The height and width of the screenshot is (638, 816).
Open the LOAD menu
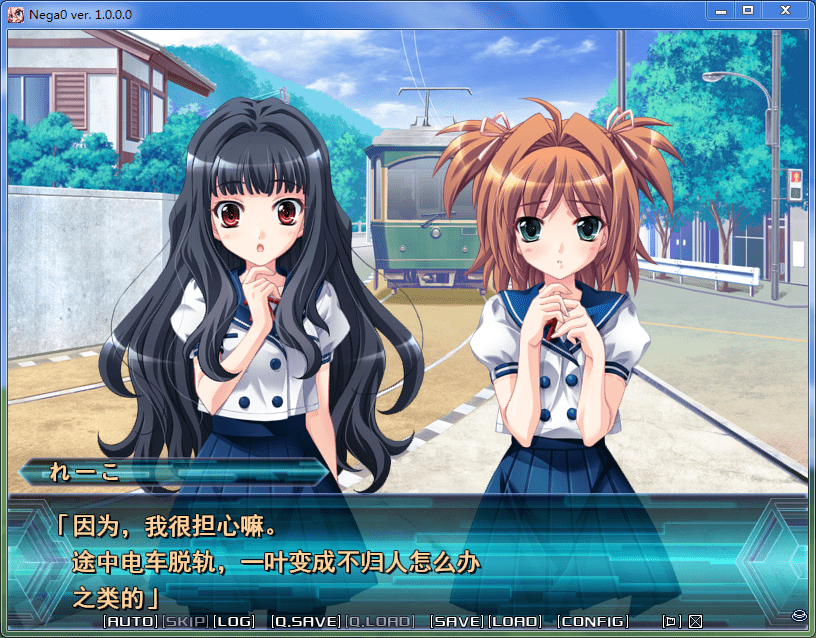pyautogui.click(x=515, y=621)
